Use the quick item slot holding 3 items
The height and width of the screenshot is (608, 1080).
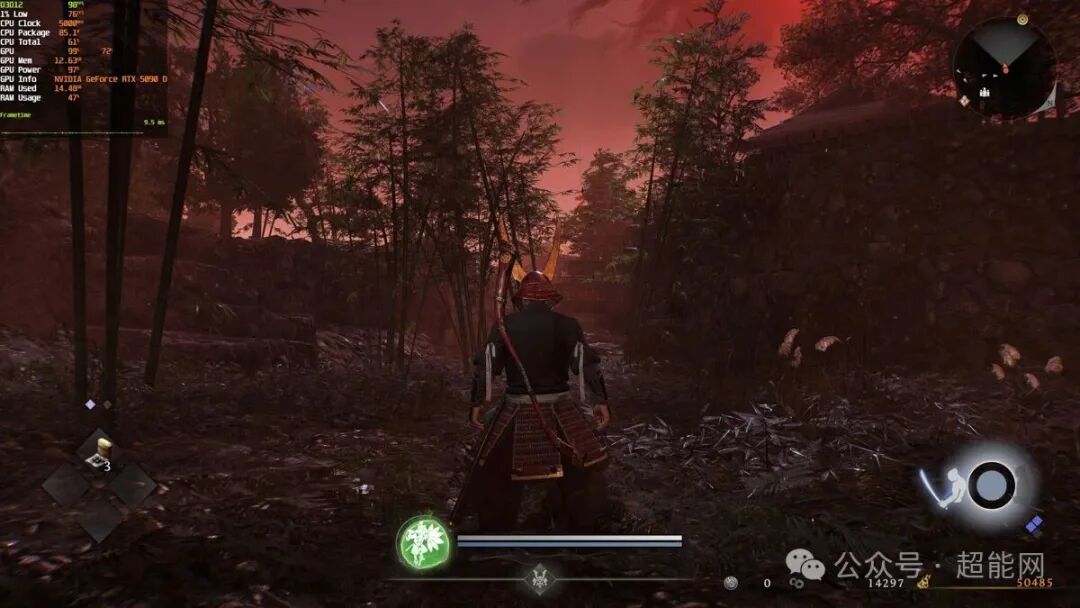99,453
